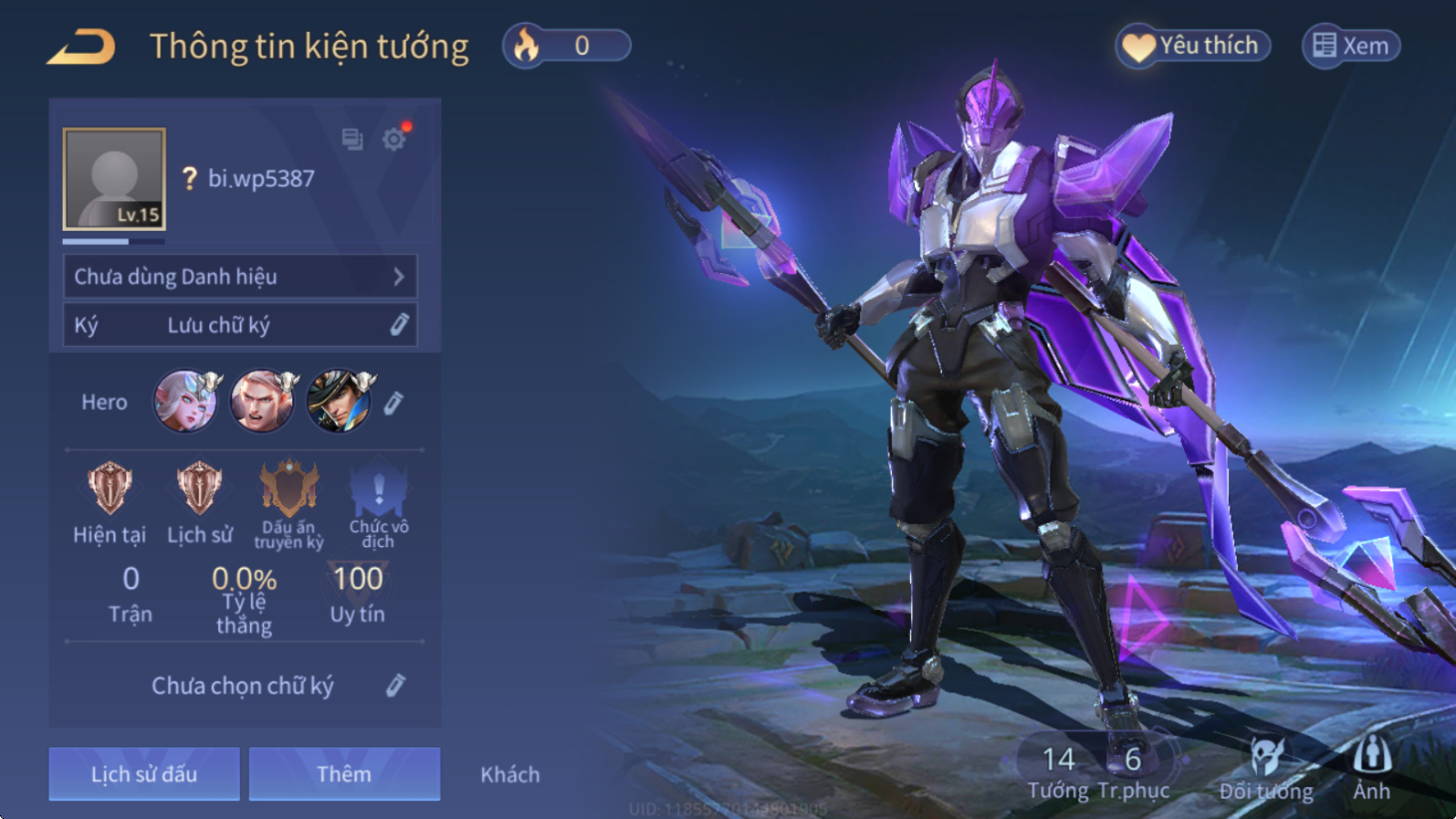Edit the favorite Hero list pencil
Image resolution: width=1456 pixels, height=819 pixels.
pyautogui.click(x=394, y=403)
